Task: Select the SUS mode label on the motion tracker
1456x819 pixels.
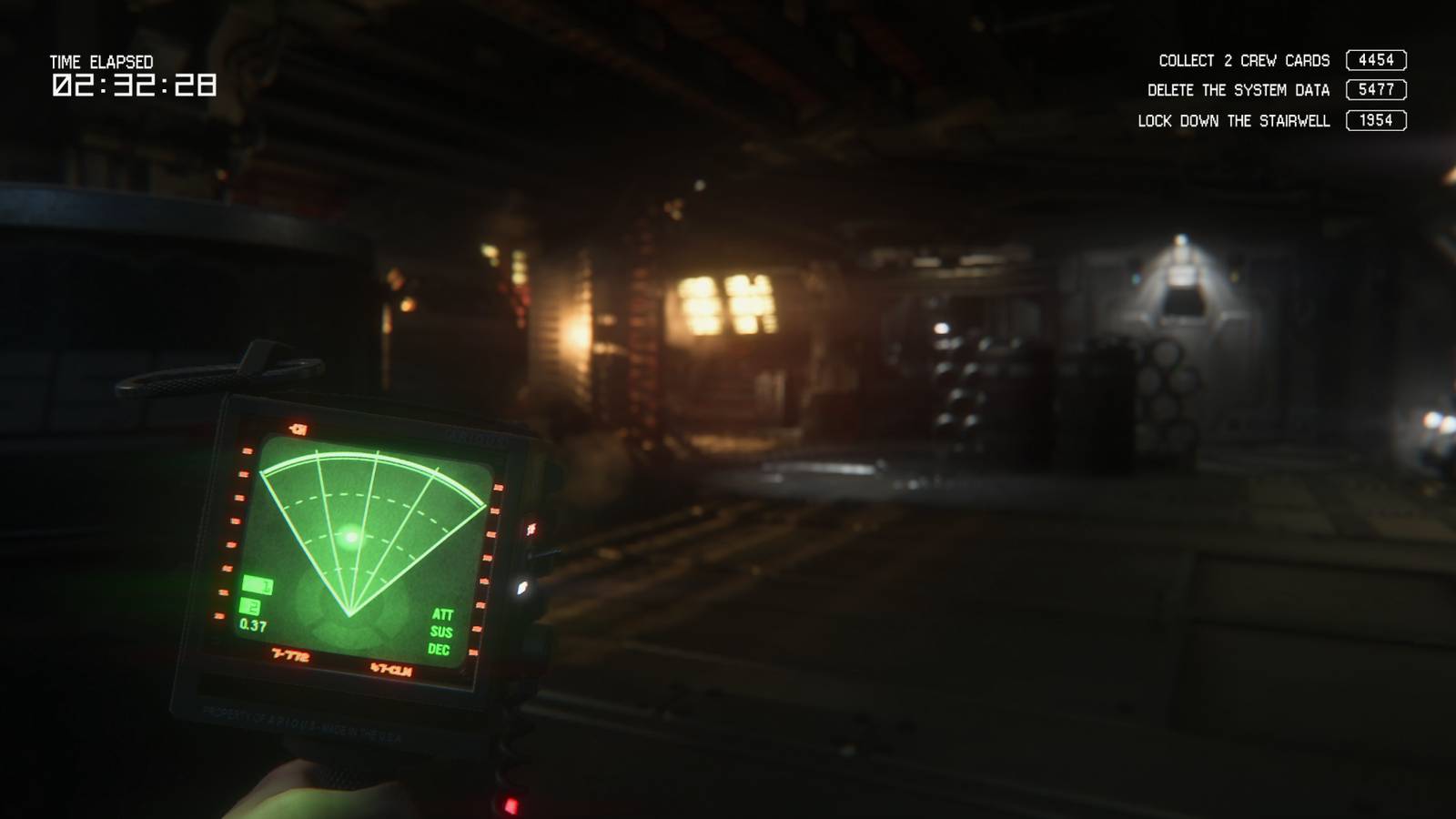Action: click(443, 632)
